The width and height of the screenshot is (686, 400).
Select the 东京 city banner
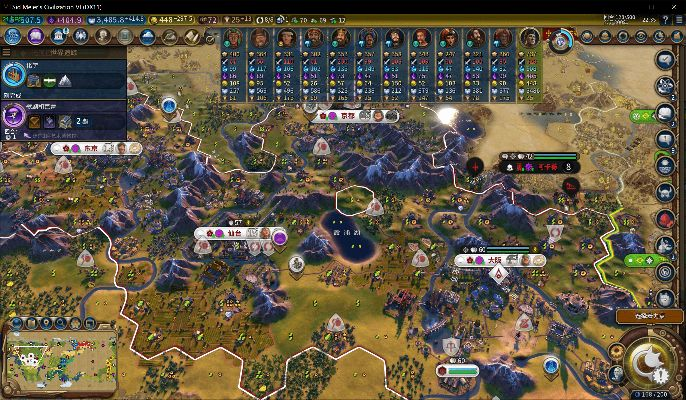[90, 148]
